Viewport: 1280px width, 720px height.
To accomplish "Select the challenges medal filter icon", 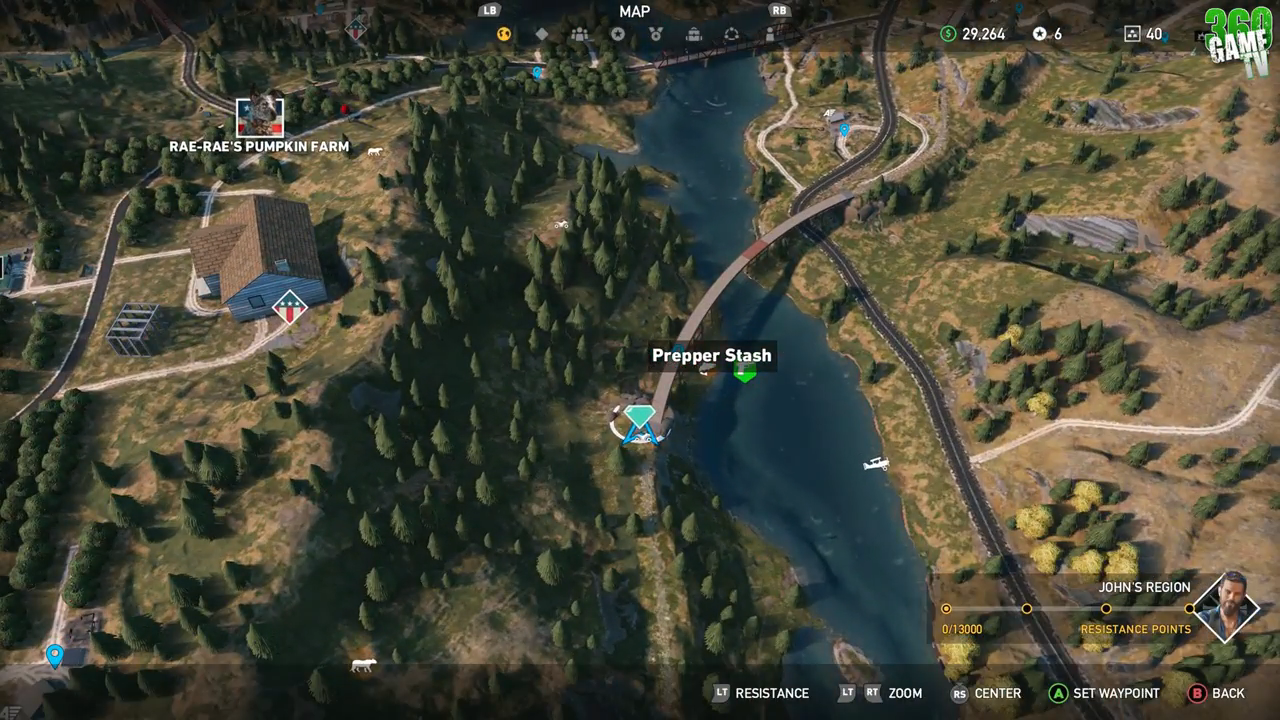I will pyautogui.click(x=656, y=33).
